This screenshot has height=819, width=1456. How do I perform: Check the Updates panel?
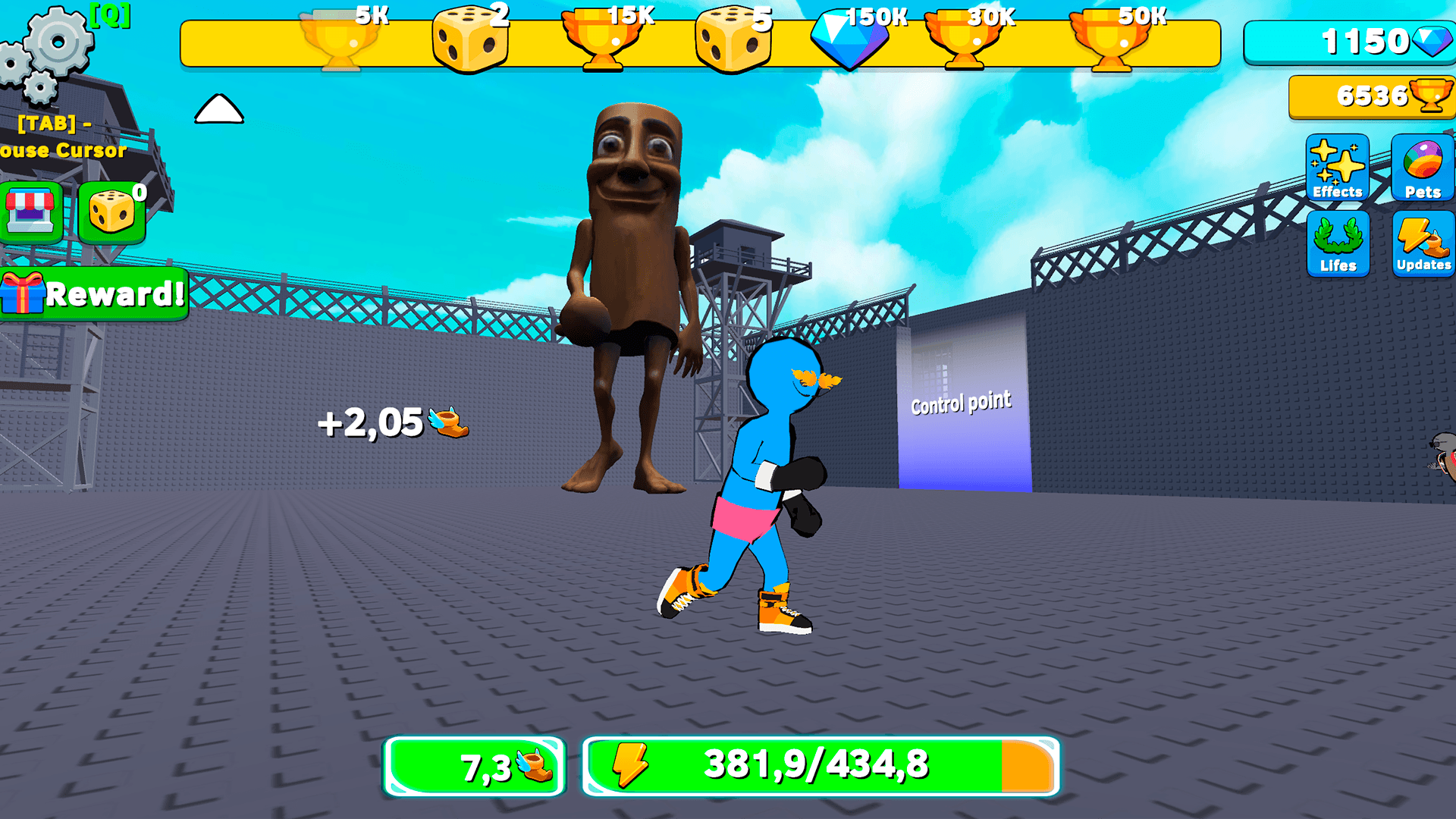point(1423,243)
